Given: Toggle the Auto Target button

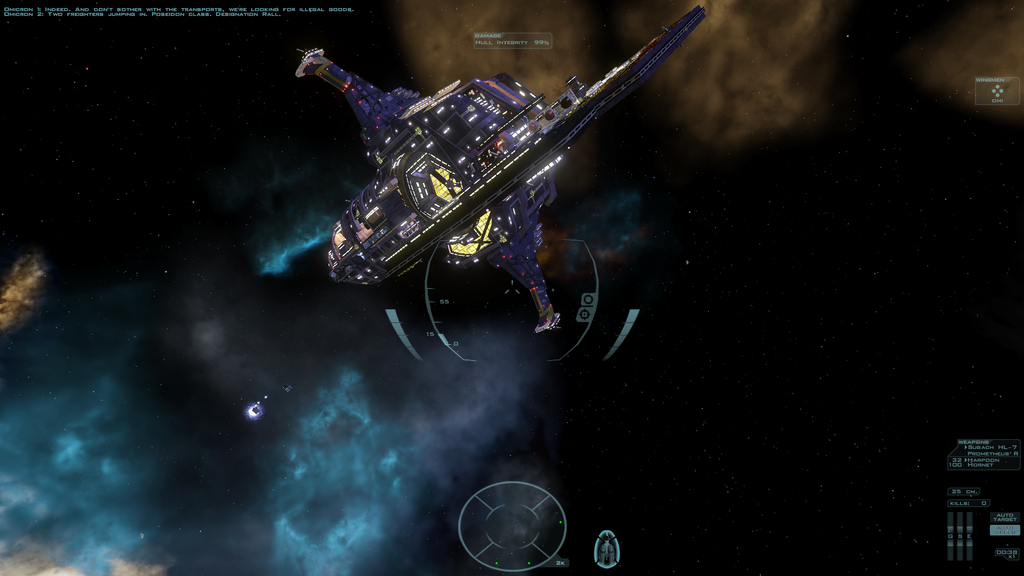Looking at the screenshot, I should click(1005, 517).
